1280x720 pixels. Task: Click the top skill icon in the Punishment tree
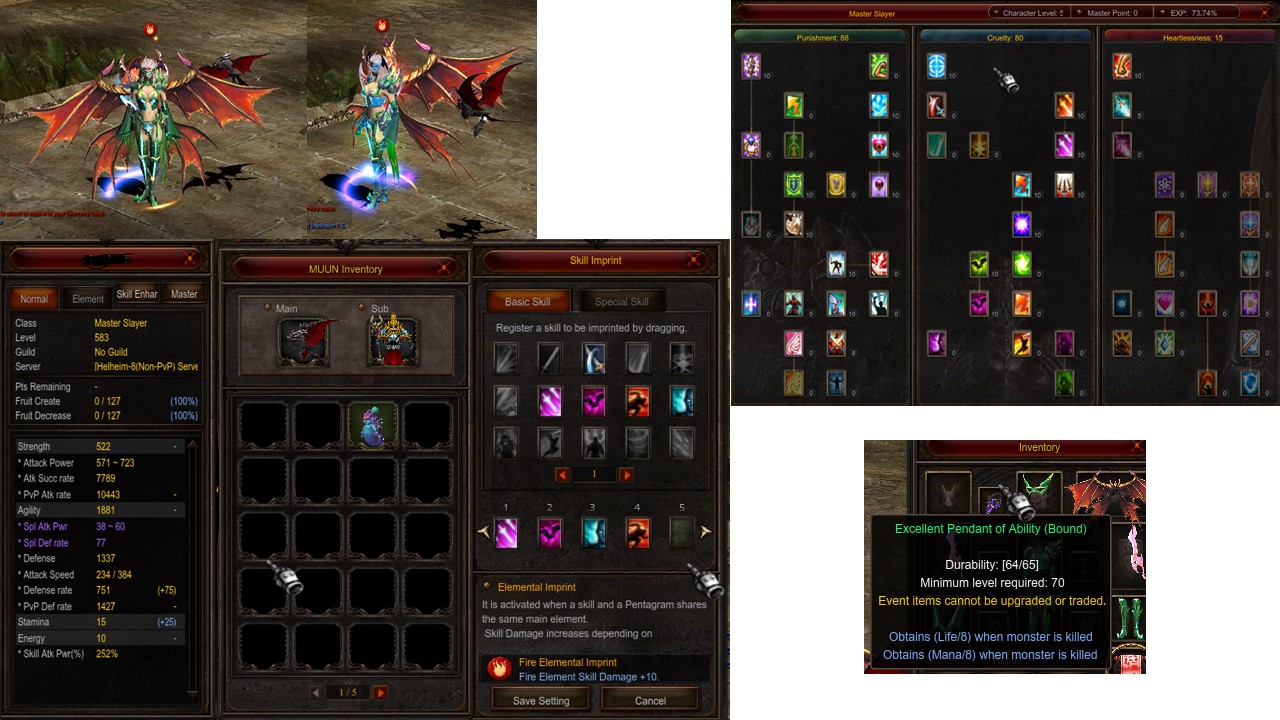tap(751, 66)
